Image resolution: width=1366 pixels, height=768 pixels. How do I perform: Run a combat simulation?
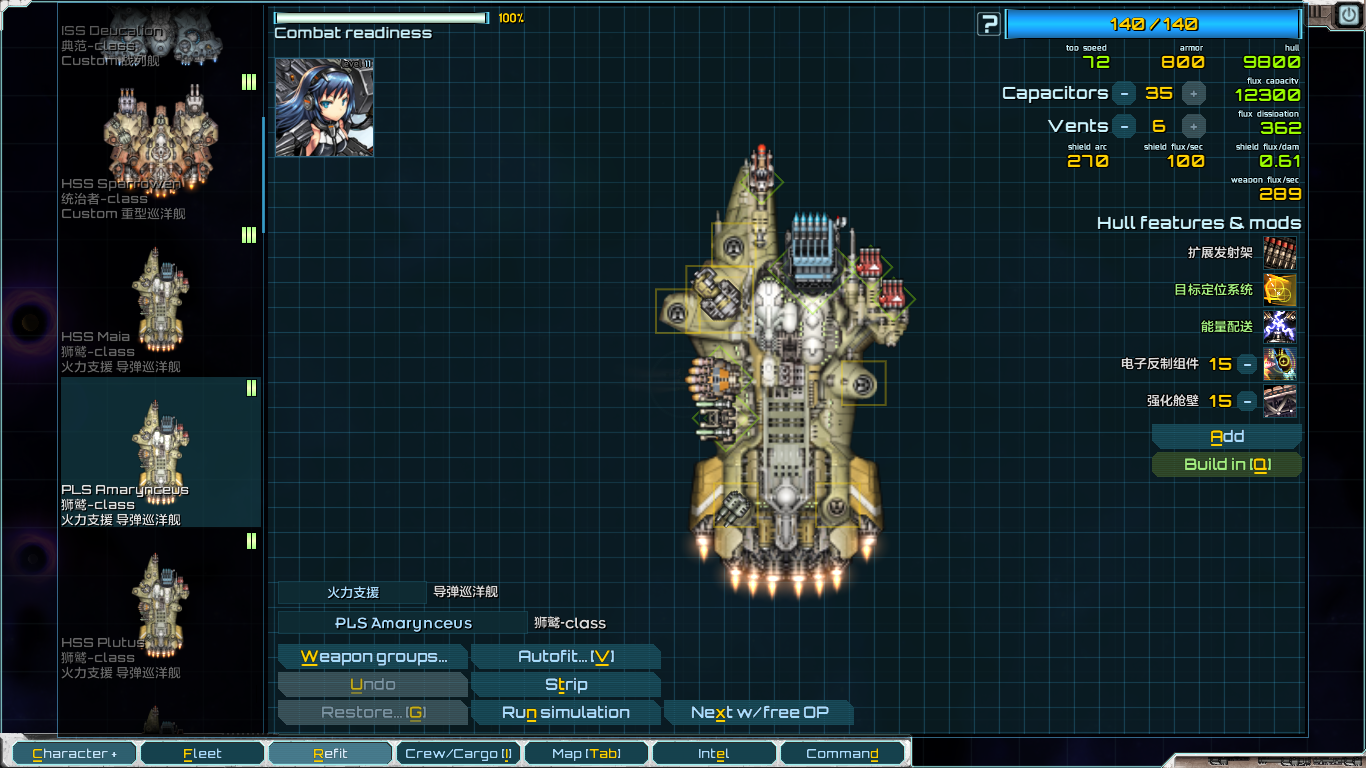(566, 711)
